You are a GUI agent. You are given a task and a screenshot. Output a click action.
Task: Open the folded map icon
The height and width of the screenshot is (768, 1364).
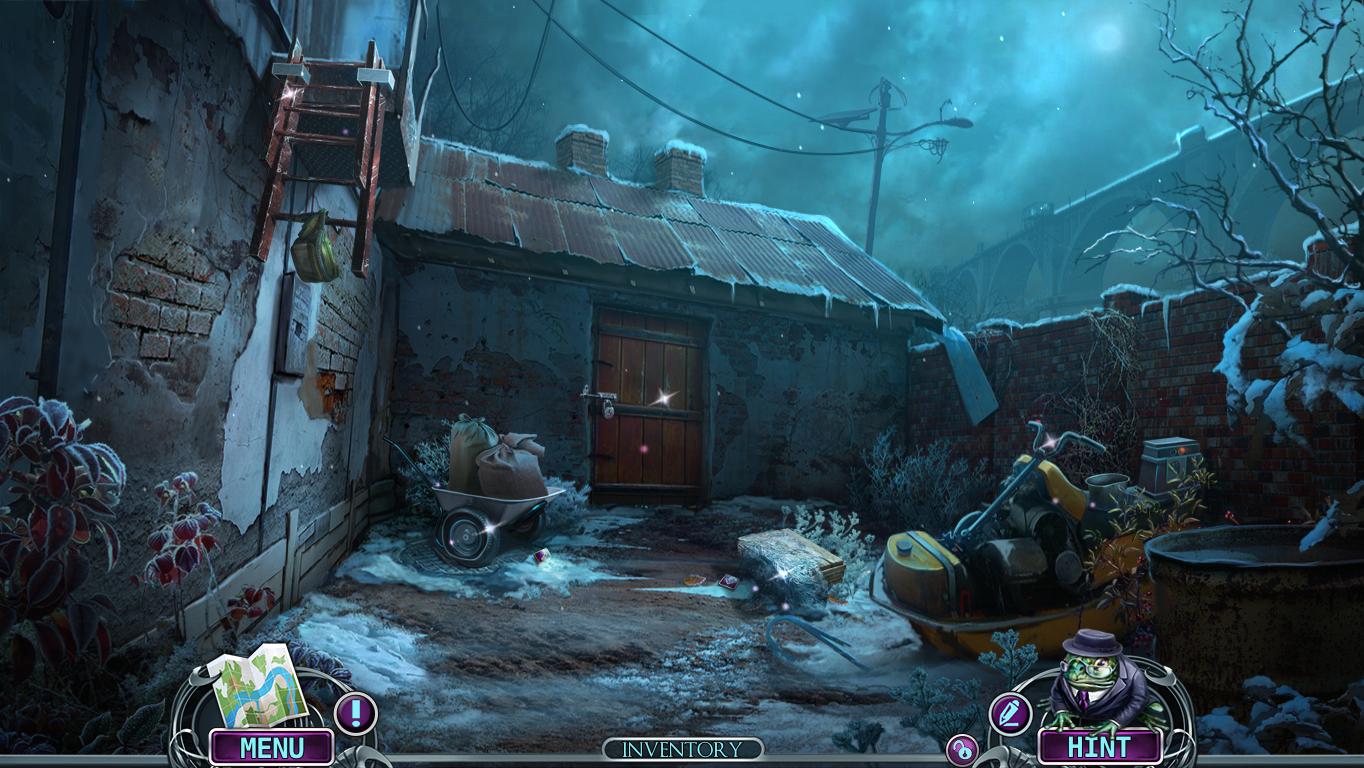[x=256, y=687]
